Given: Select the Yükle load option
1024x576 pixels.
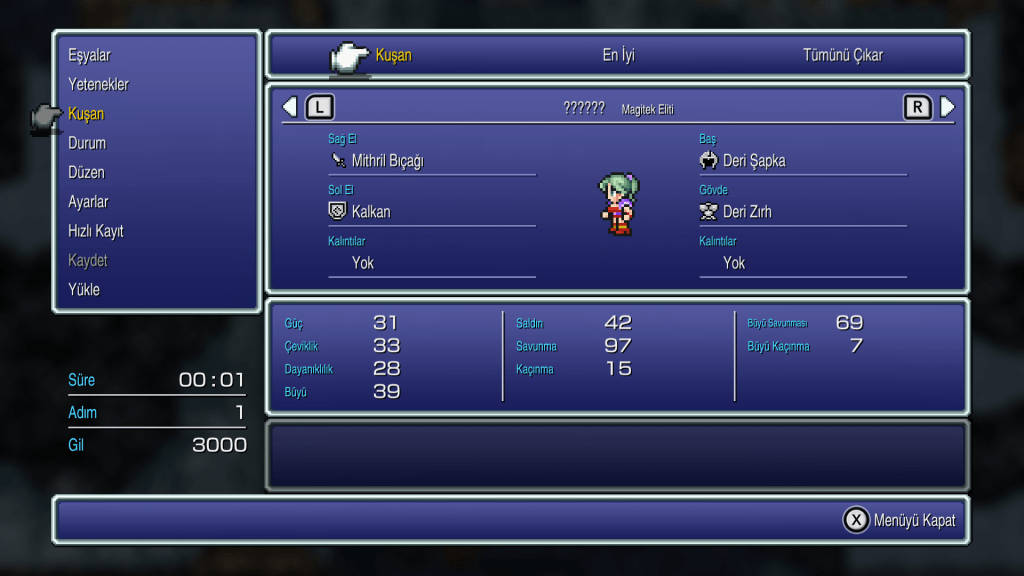Looking at the screenshot, I should click(84, 290).
